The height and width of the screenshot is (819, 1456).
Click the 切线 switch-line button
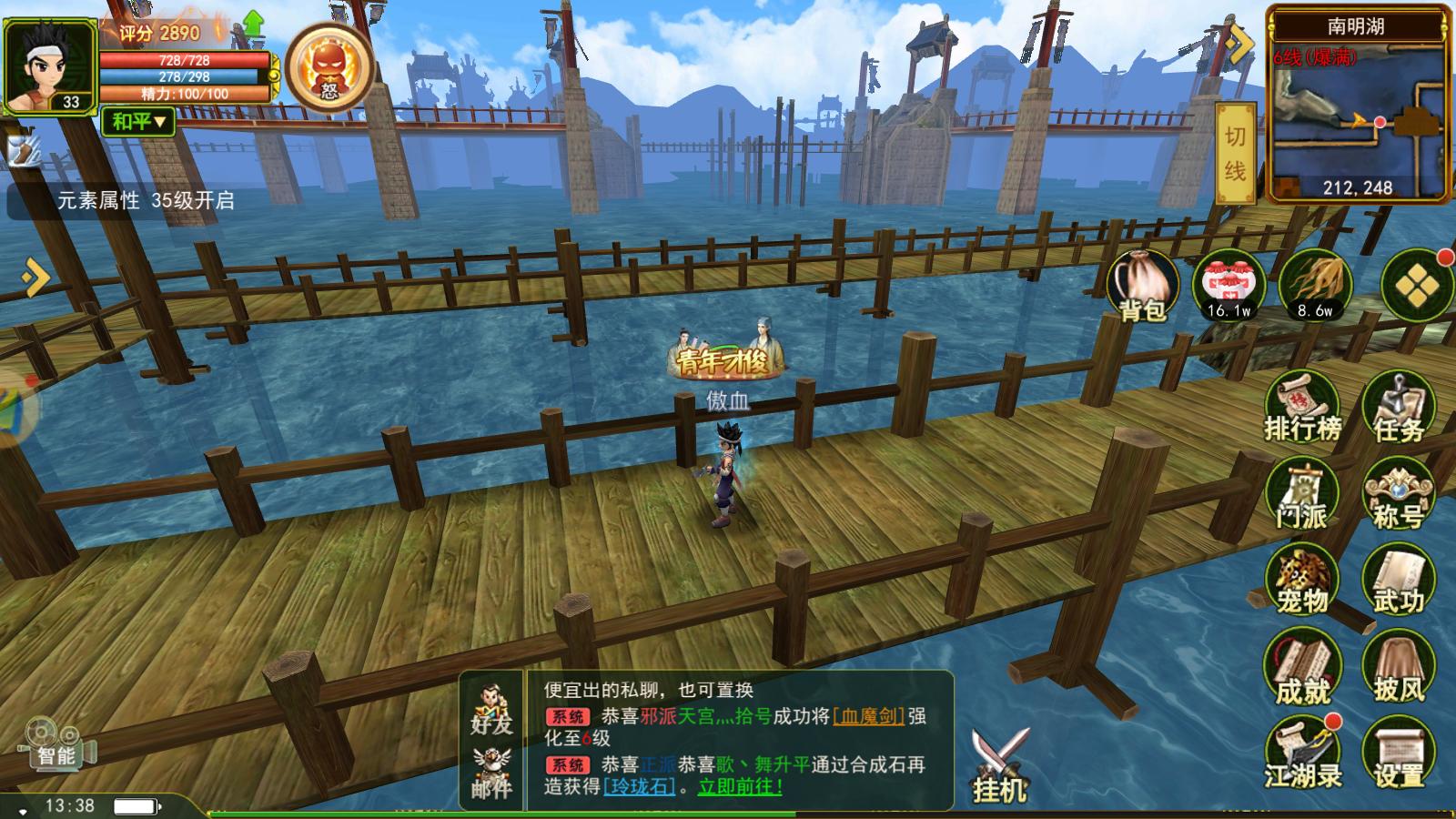[x=1235, y=153]
